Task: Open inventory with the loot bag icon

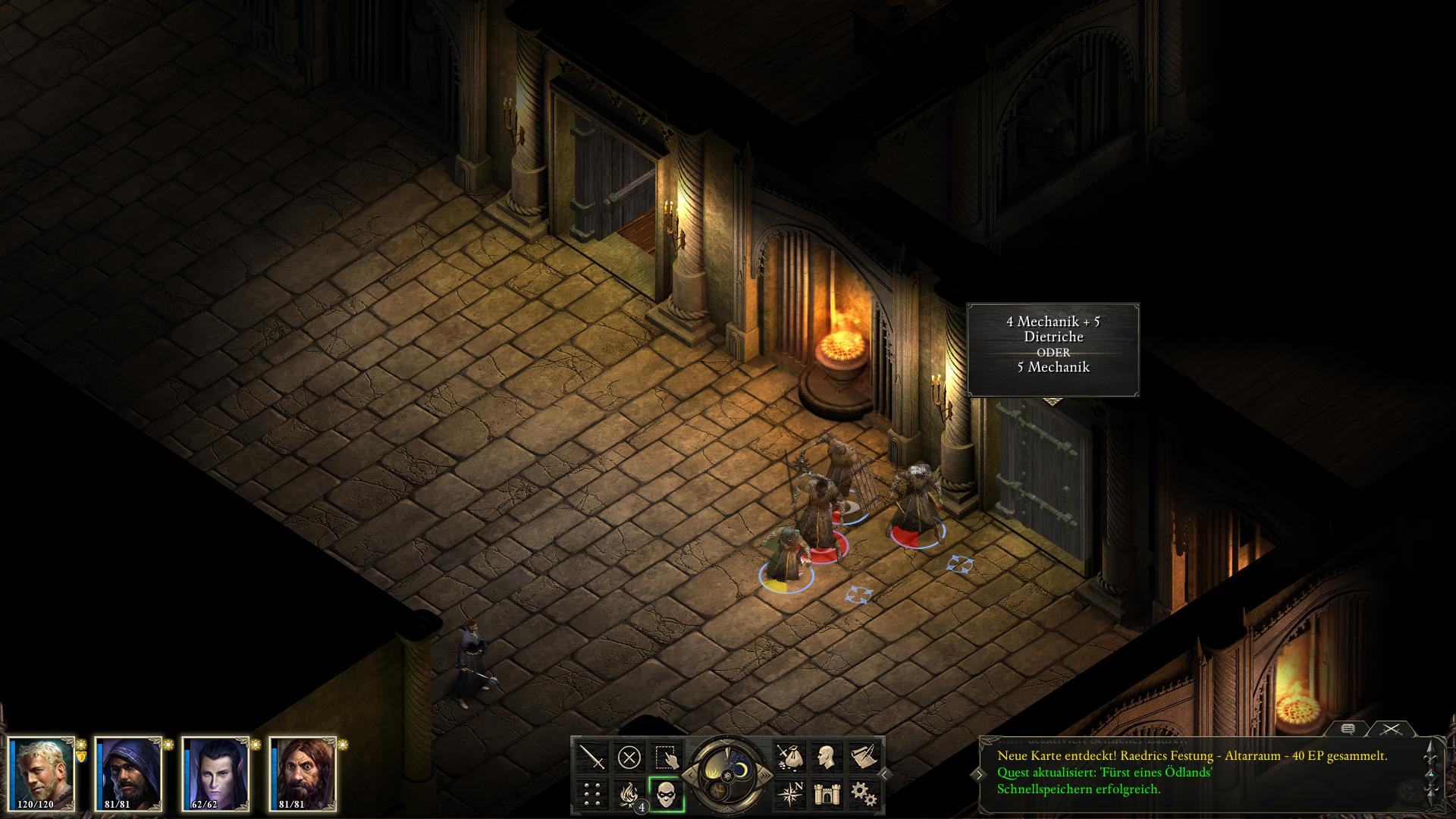Action: tap(789, 757)
